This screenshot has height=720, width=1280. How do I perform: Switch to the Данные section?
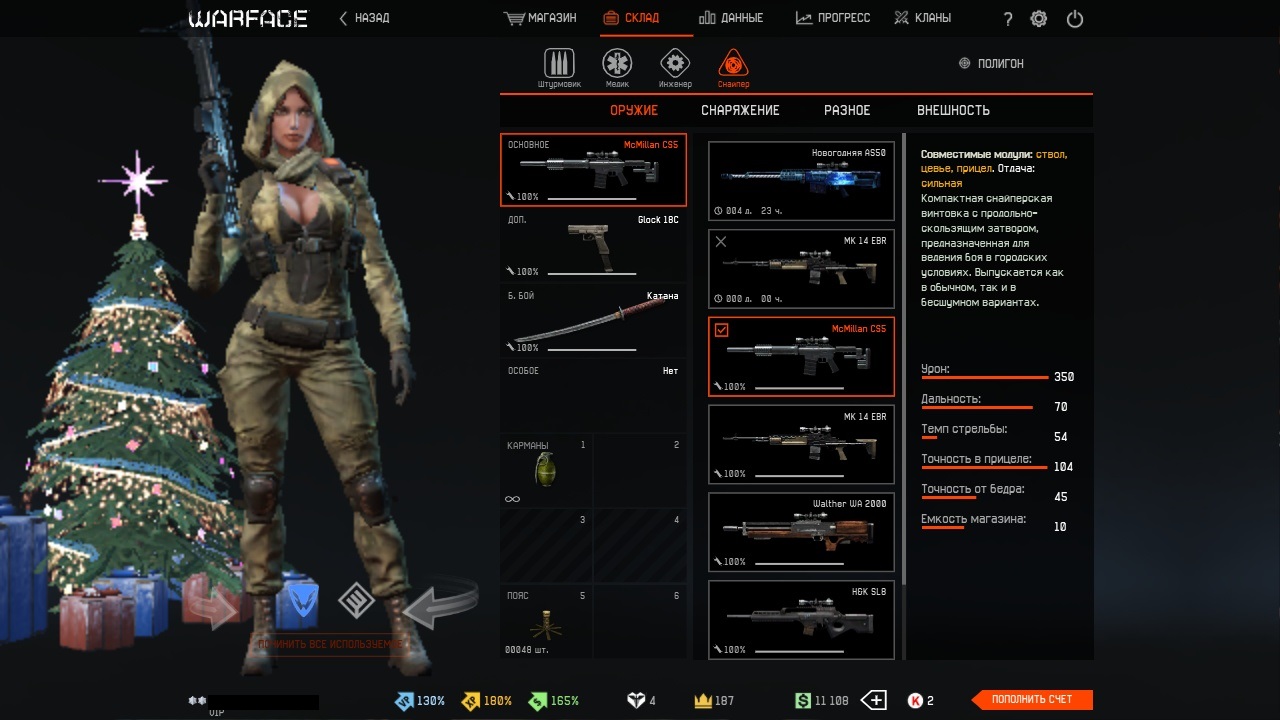tap(731, 18)
